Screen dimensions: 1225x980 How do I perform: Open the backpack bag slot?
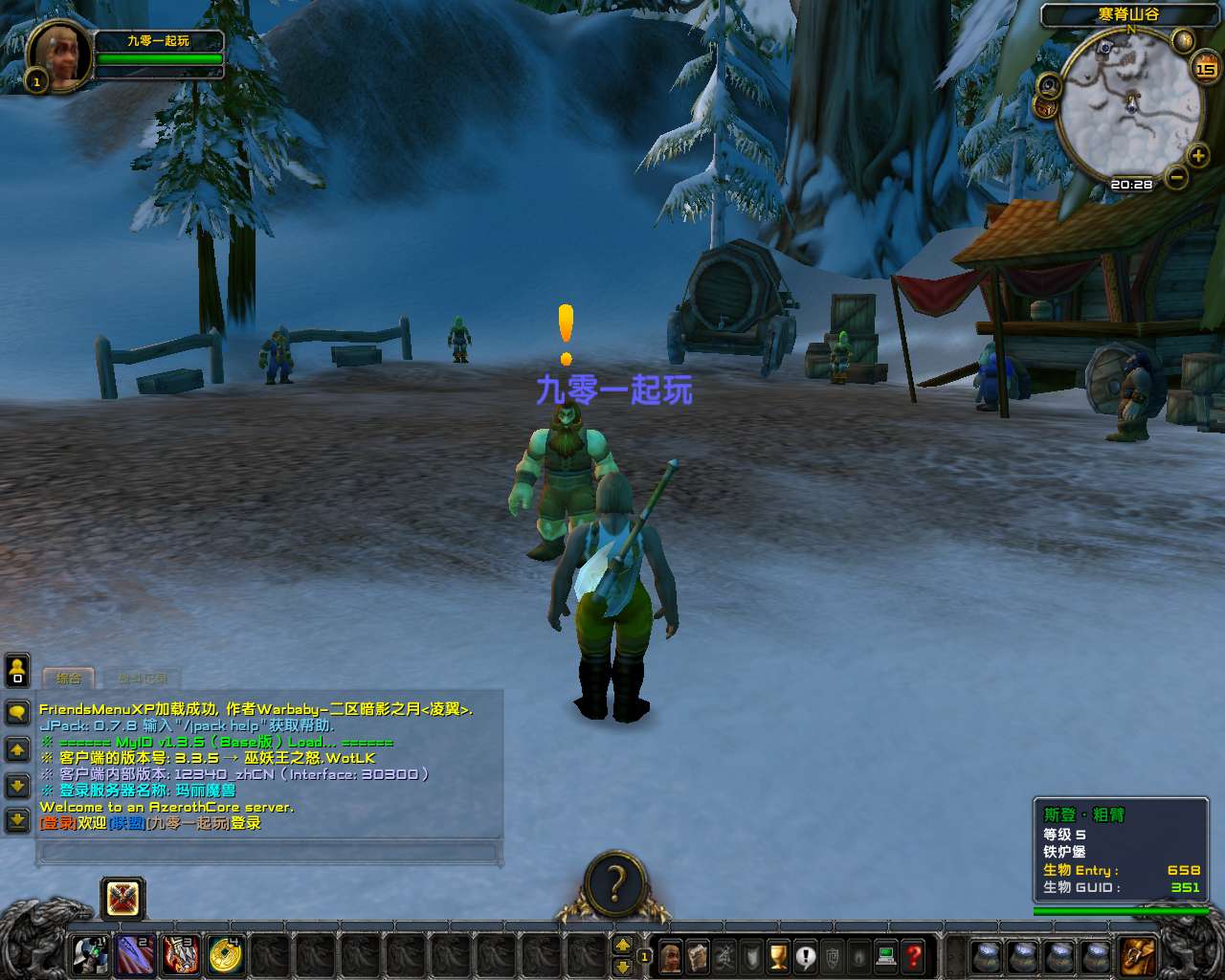coord(1139,956)
